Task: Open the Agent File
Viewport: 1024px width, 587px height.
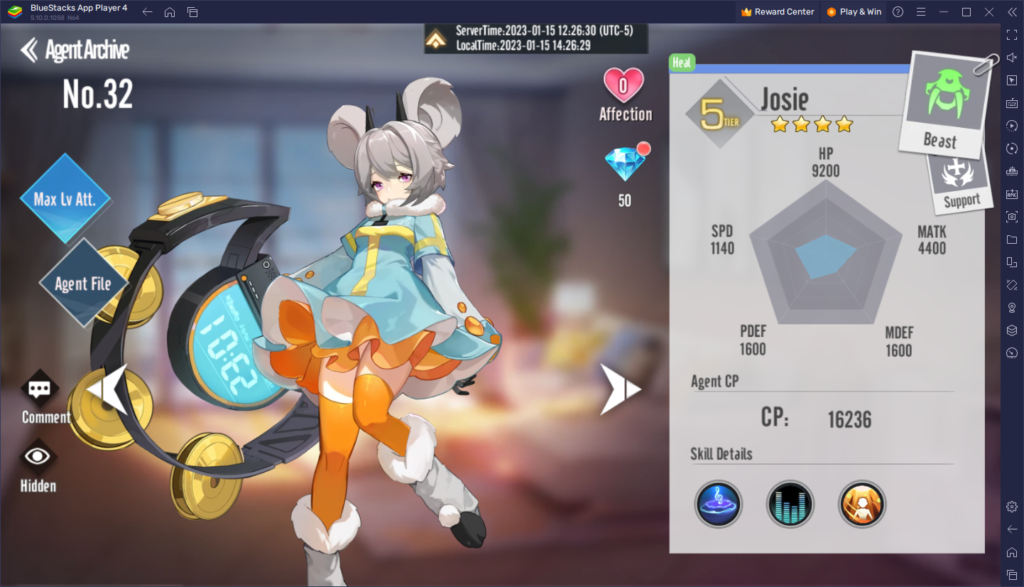Action: 83,283
